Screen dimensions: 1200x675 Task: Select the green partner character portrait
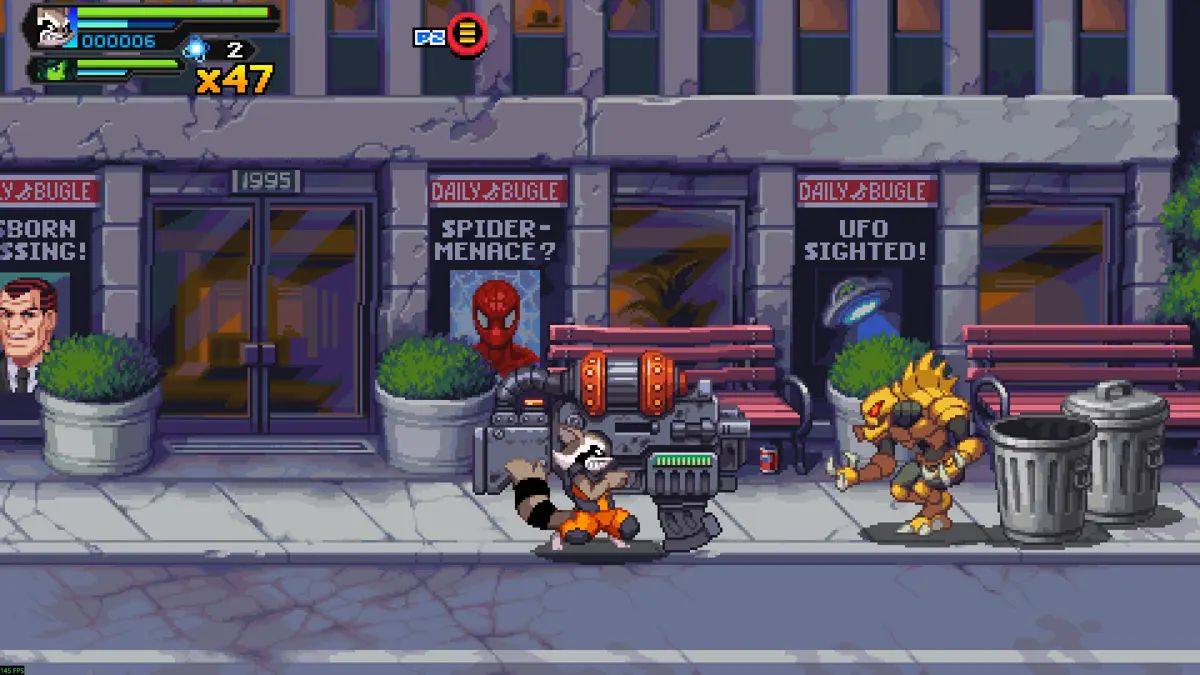coord(50,70)
